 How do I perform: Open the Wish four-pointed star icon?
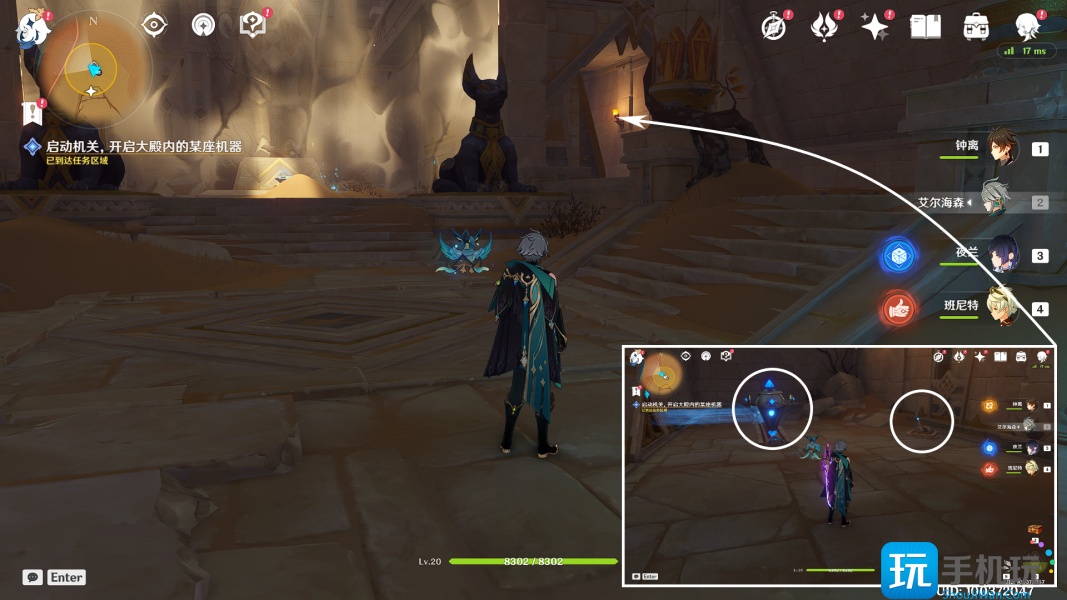coord(875,27)
